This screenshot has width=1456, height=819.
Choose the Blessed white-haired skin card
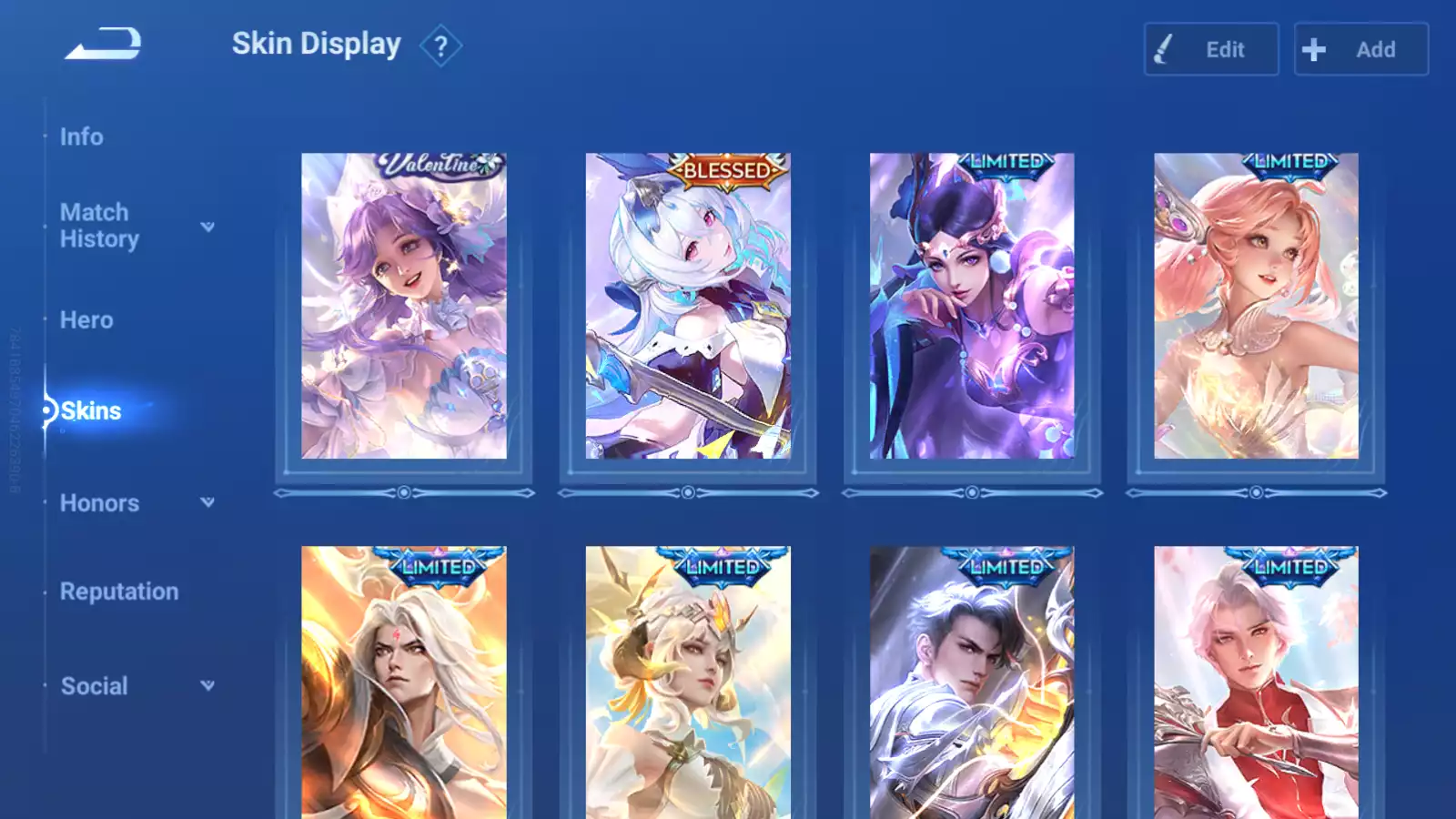(x=688, y=306)
